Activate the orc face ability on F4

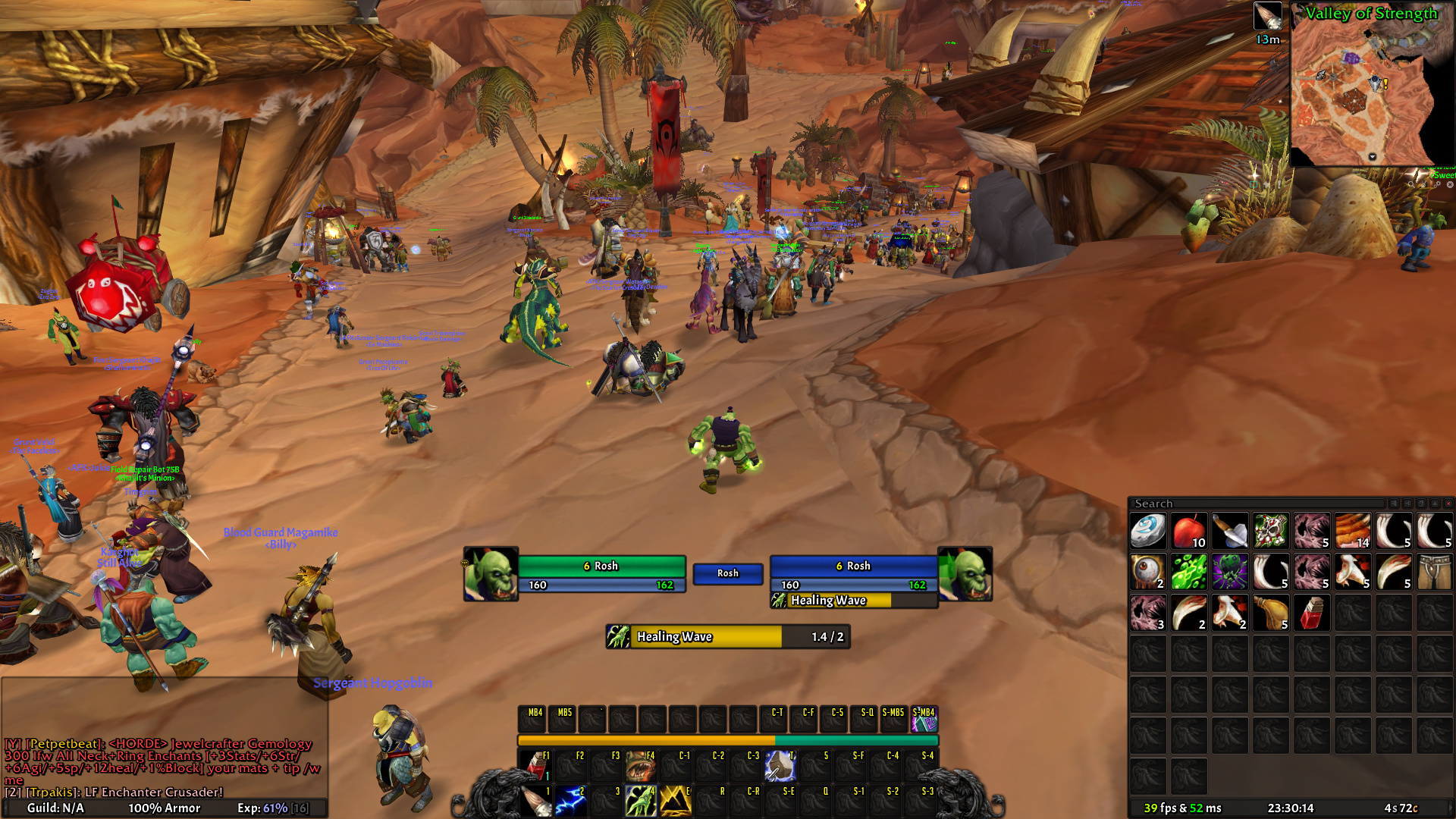tap(641, 766)
